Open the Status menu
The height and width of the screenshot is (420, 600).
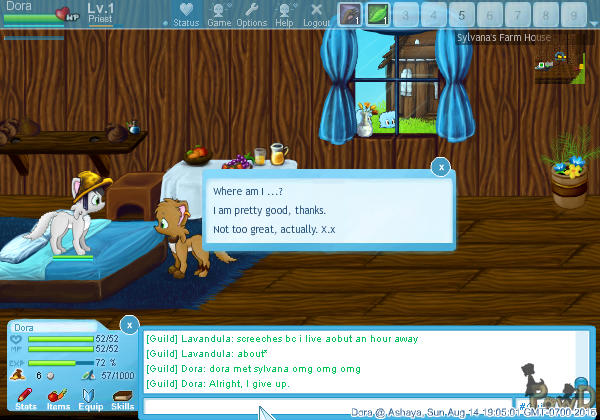[185, 15]
